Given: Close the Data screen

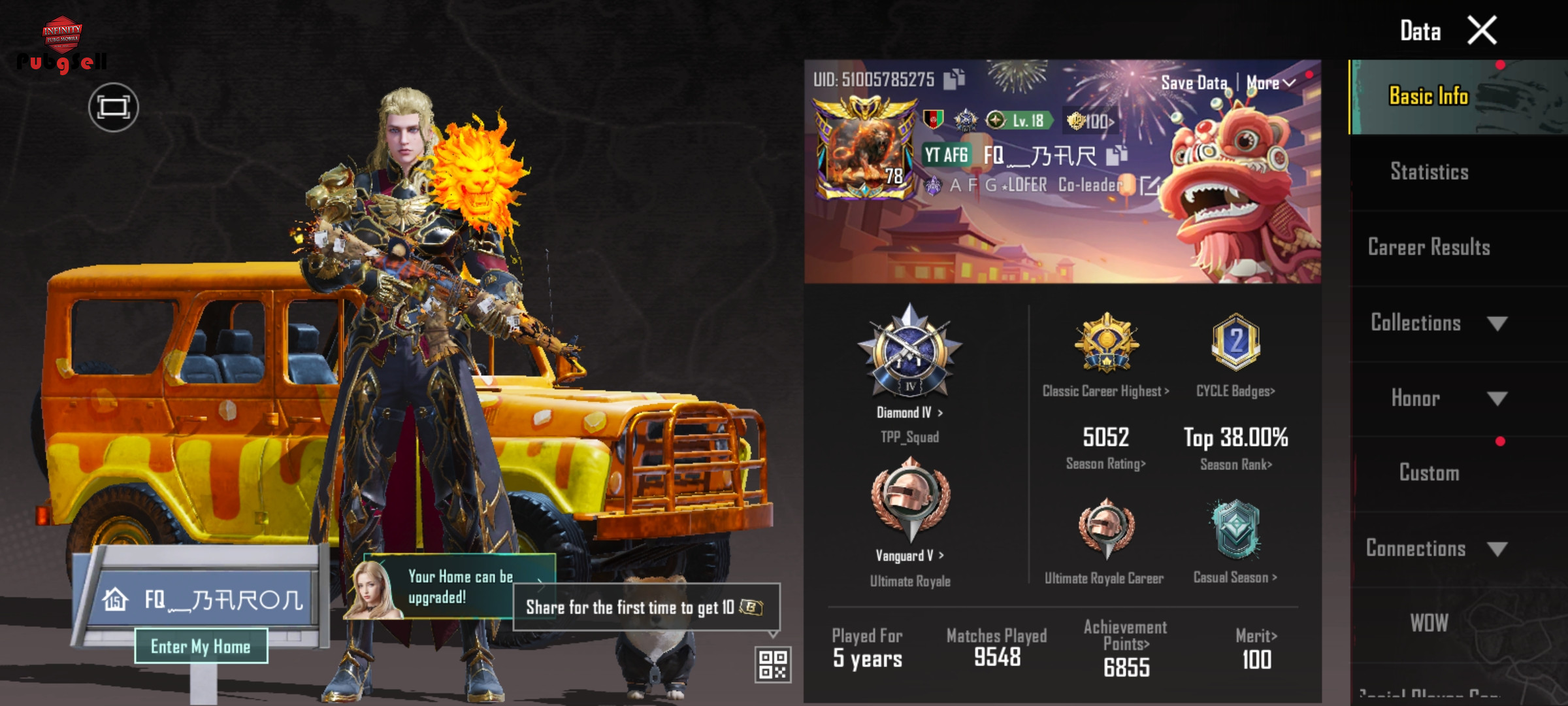Looking at the screenshot, I should [x=1482, y=31].
